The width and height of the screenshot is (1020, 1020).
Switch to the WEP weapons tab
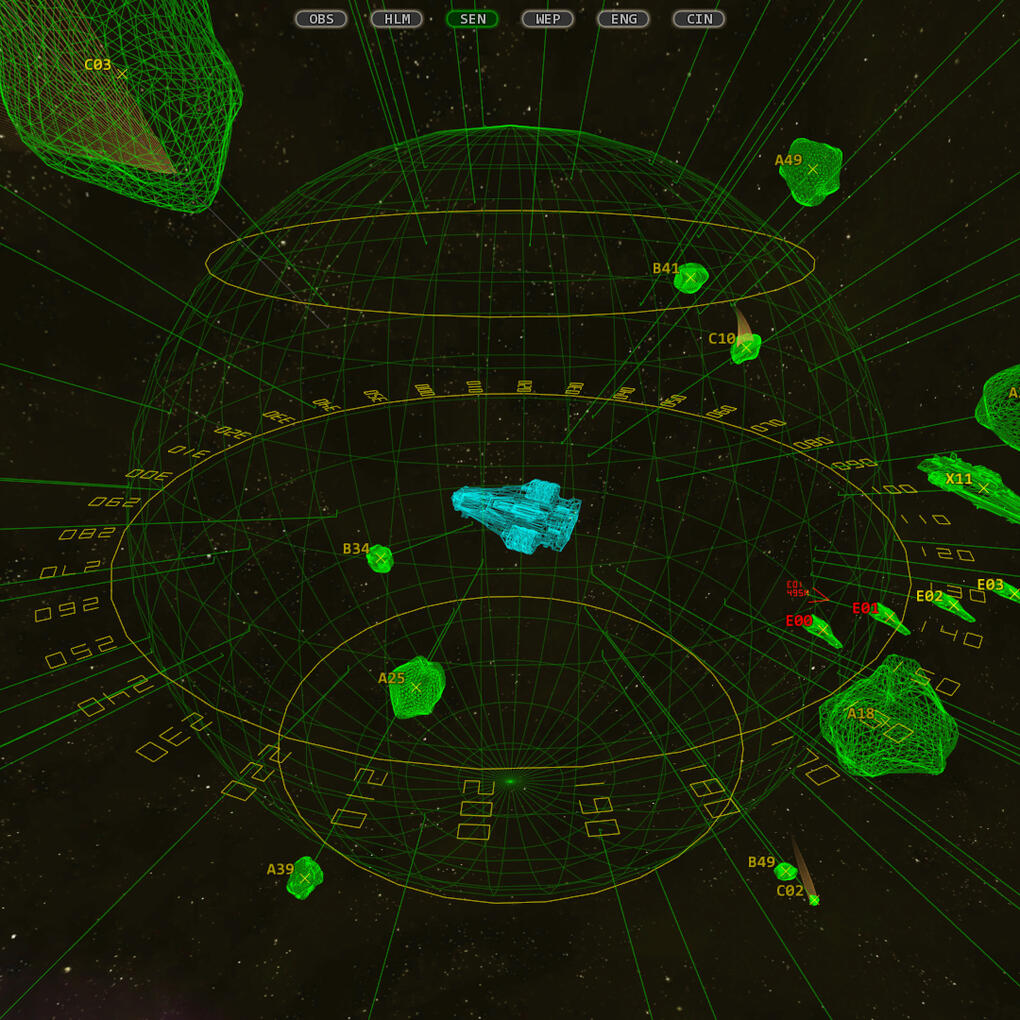click(x=548, y=19)
